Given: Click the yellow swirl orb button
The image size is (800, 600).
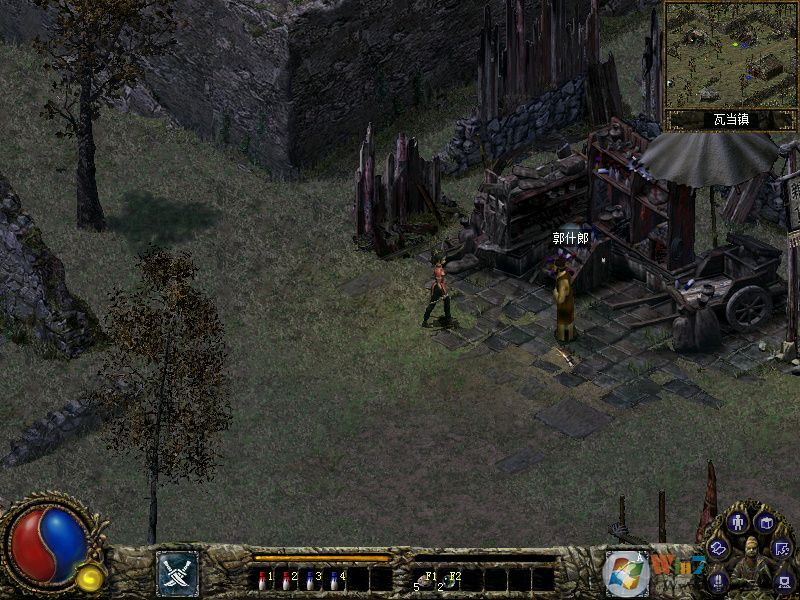Looking at the screenshot, I should pos(91,577).
